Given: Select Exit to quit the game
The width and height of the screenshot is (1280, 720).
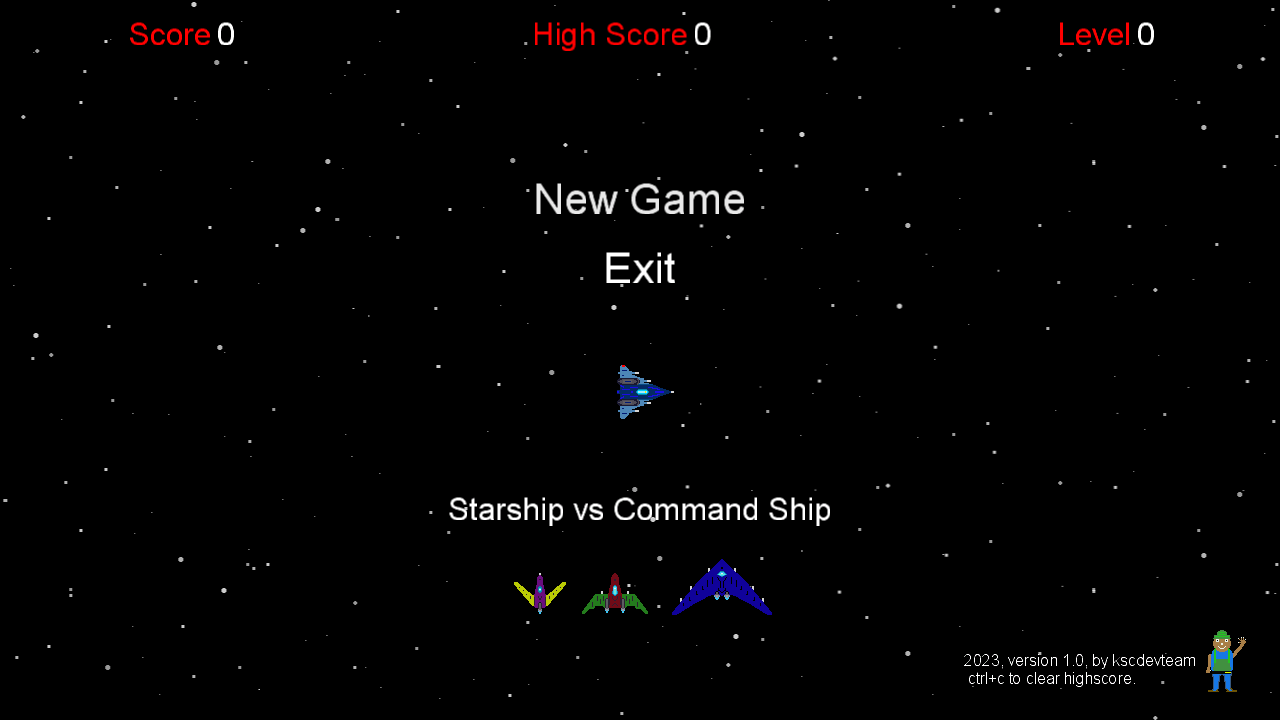Looking at the screenshot, I should click(639, 268).
